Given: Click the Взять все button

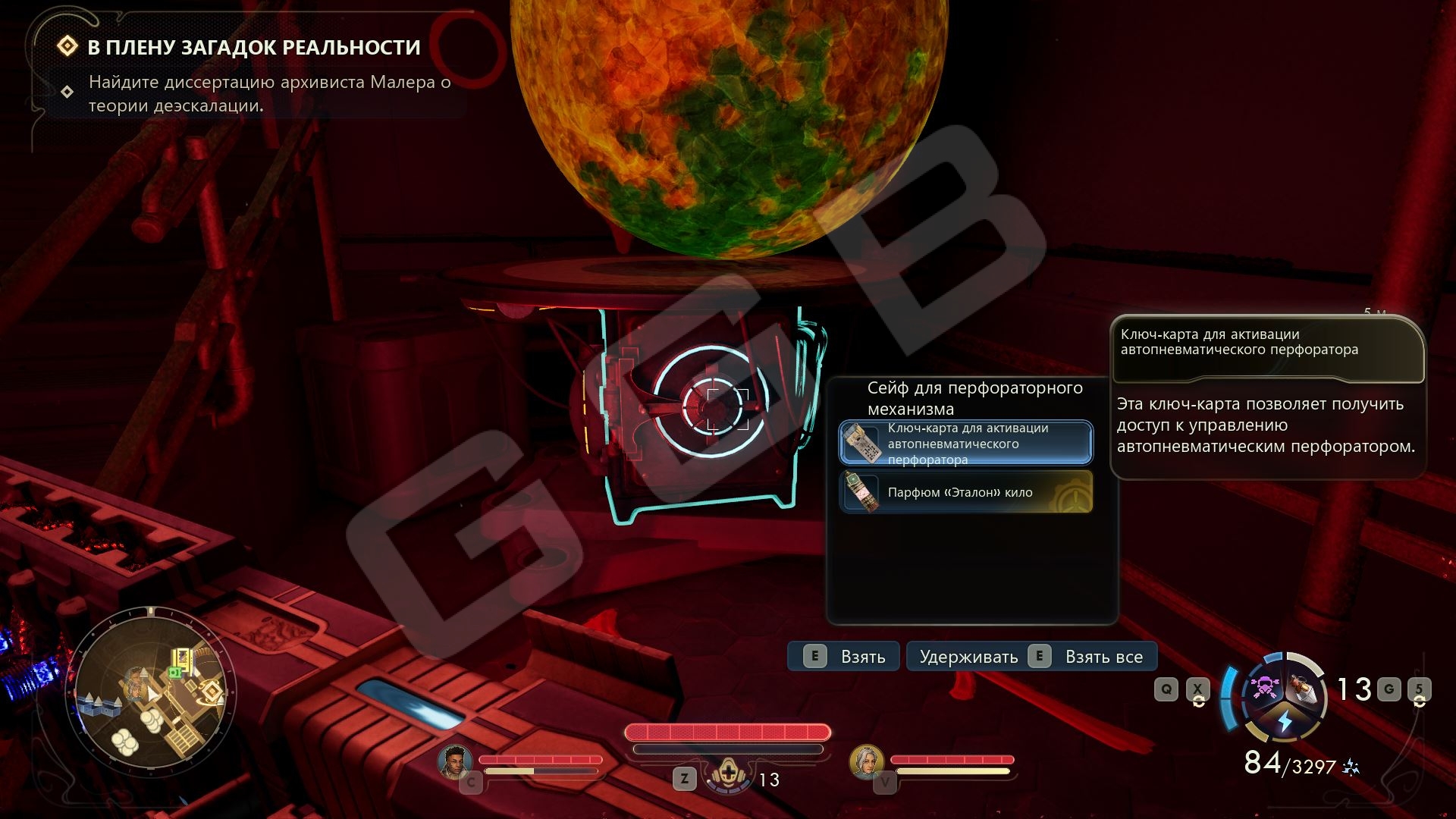Looking at the screenshot, I should pos(1031,657).
